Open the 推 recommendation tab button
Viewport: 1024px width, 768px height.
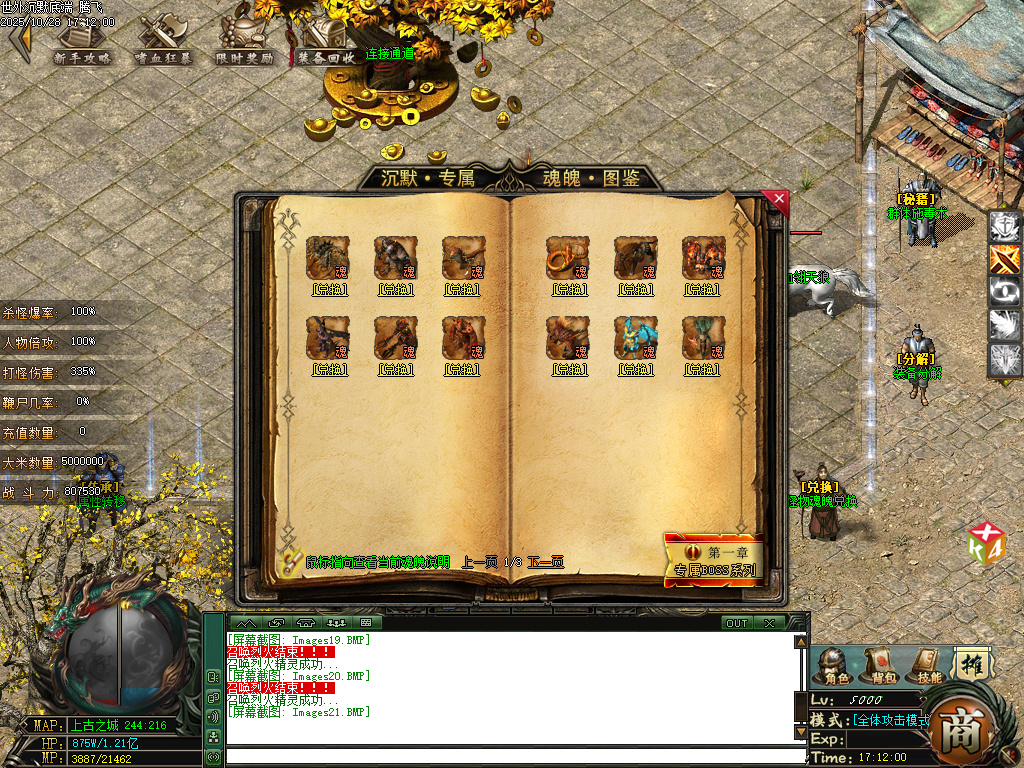970,662
